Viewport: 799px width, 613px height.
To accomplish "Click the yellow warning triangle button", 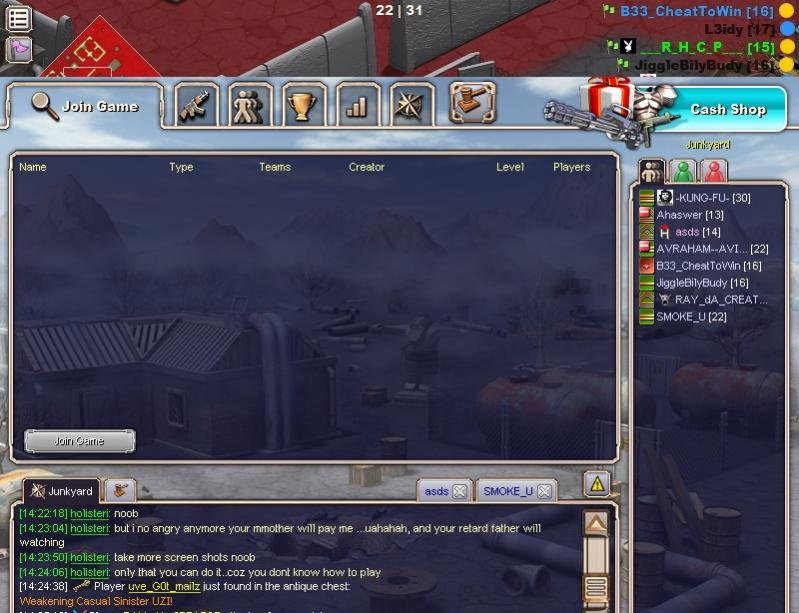I will (597, 484).
